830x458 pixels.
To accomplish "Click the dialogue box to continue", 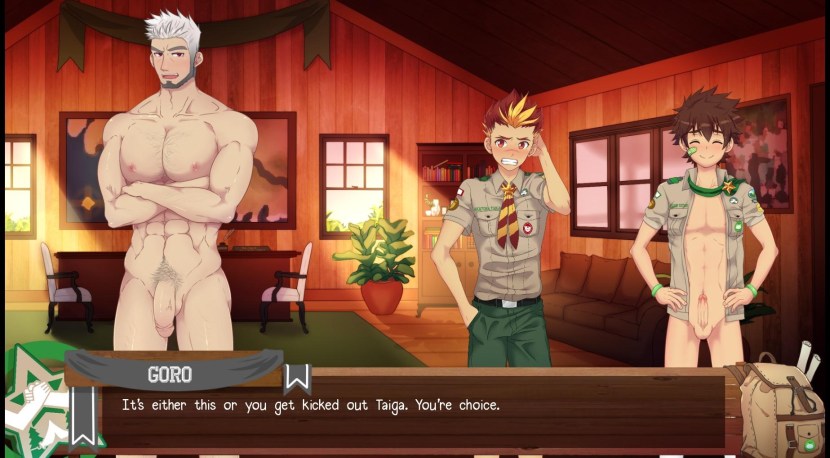I will [x=400, y=410].
